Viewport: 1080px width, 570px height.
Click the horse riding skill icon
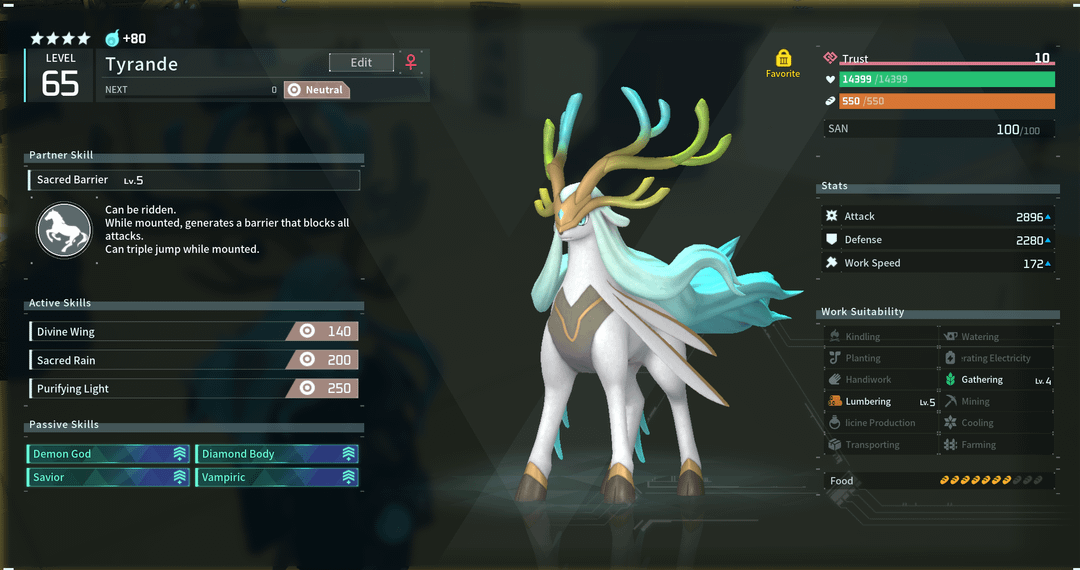coord(64,229)
